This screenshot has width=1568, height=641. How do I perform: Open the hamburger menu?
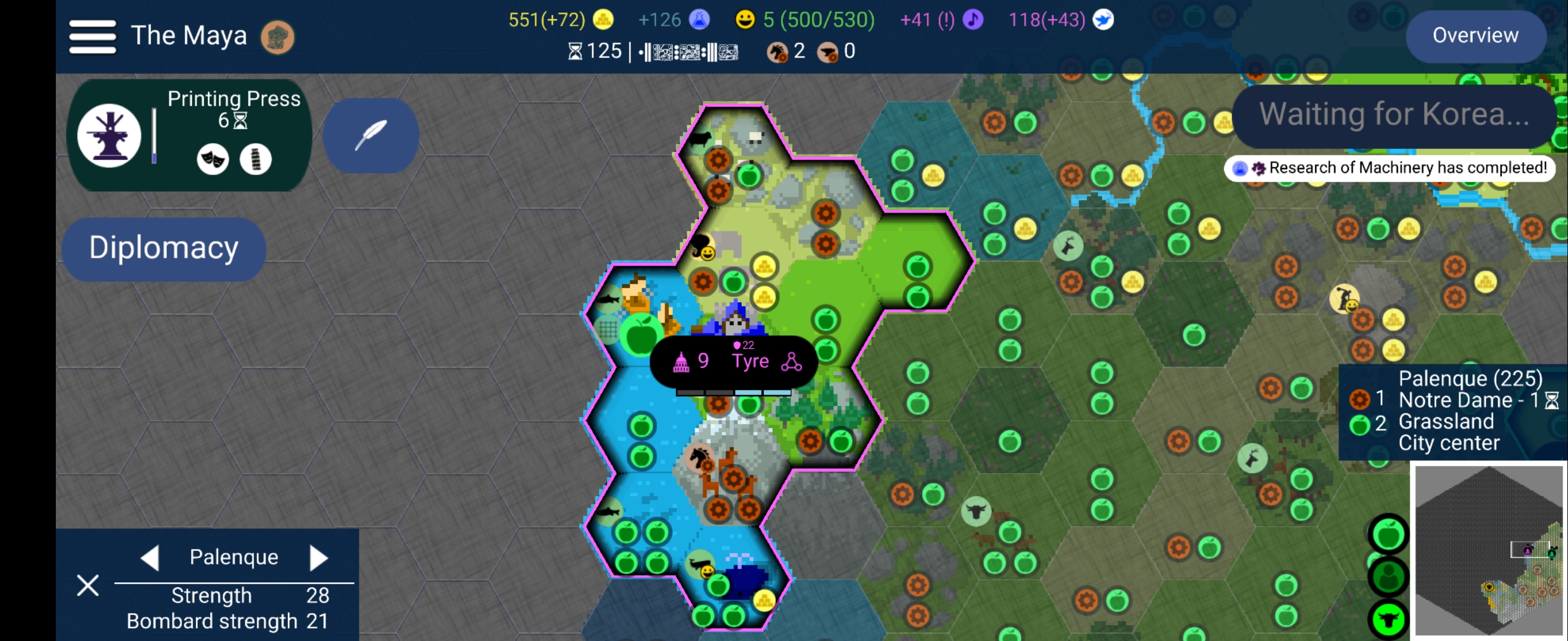coord(92,35)
